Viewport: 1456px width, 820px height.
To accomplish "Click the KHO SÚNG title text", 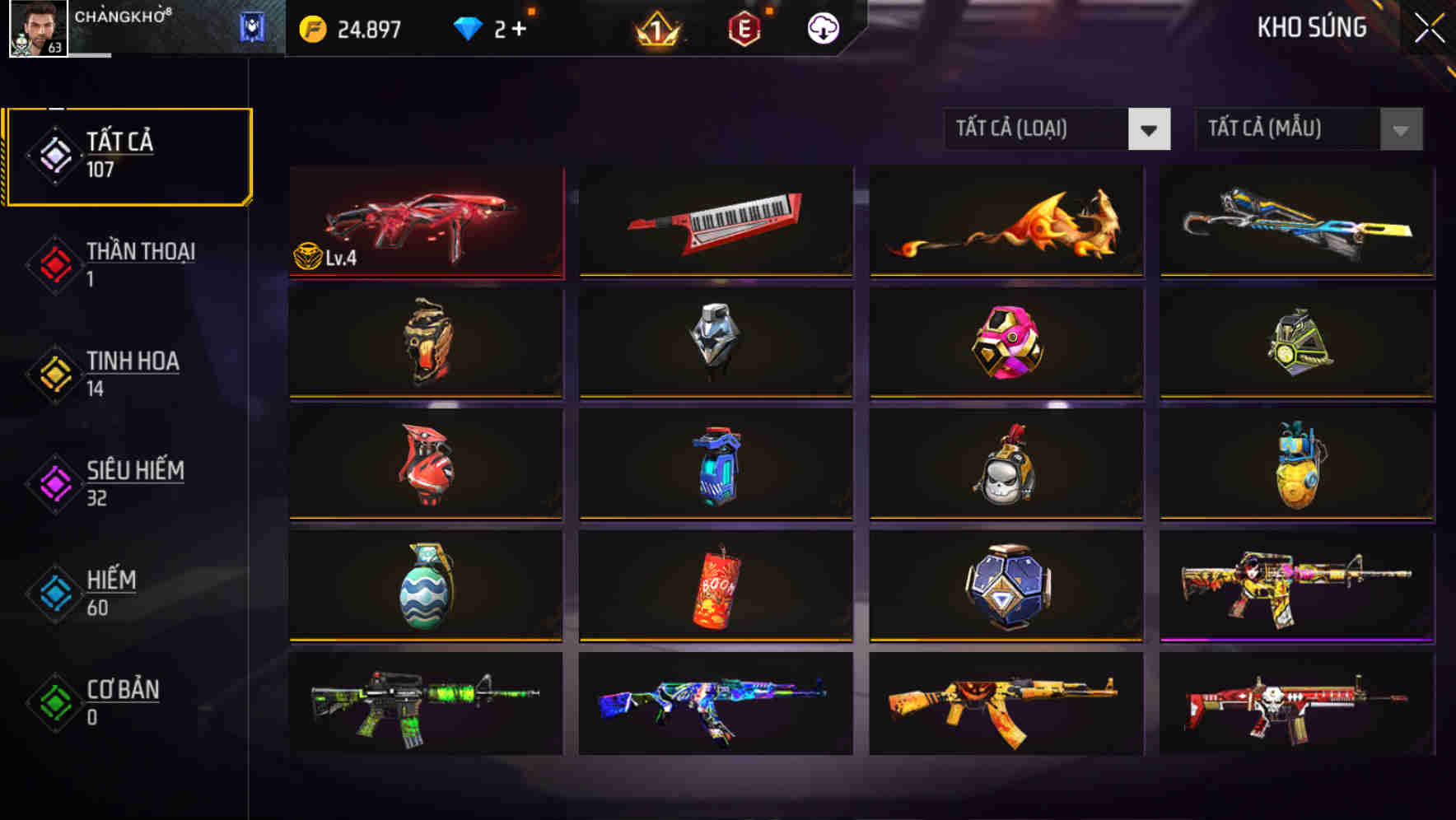I will coord(1312,27).
